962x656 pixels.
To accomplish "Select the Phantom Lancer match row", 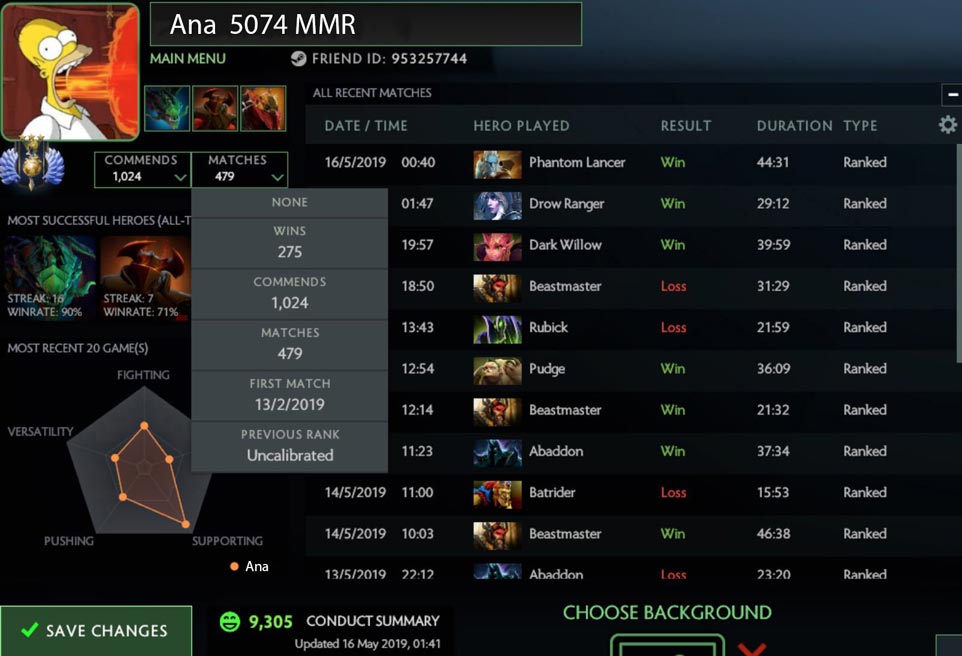I will point(630,162).
